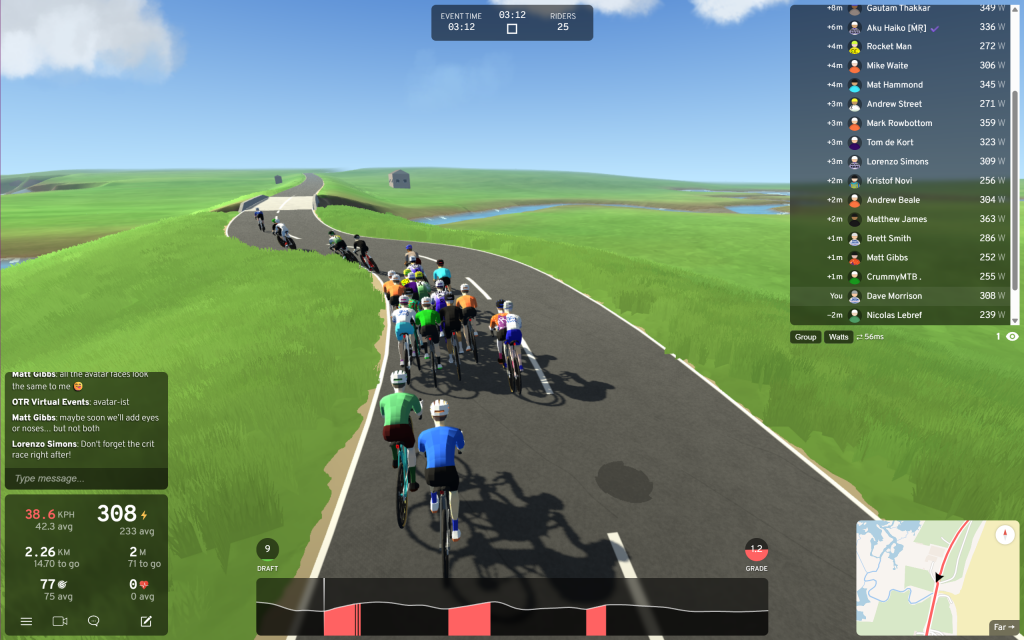
Task: Click the elevation profile bar
Action: pyautogui.click(x=512, y=606)
